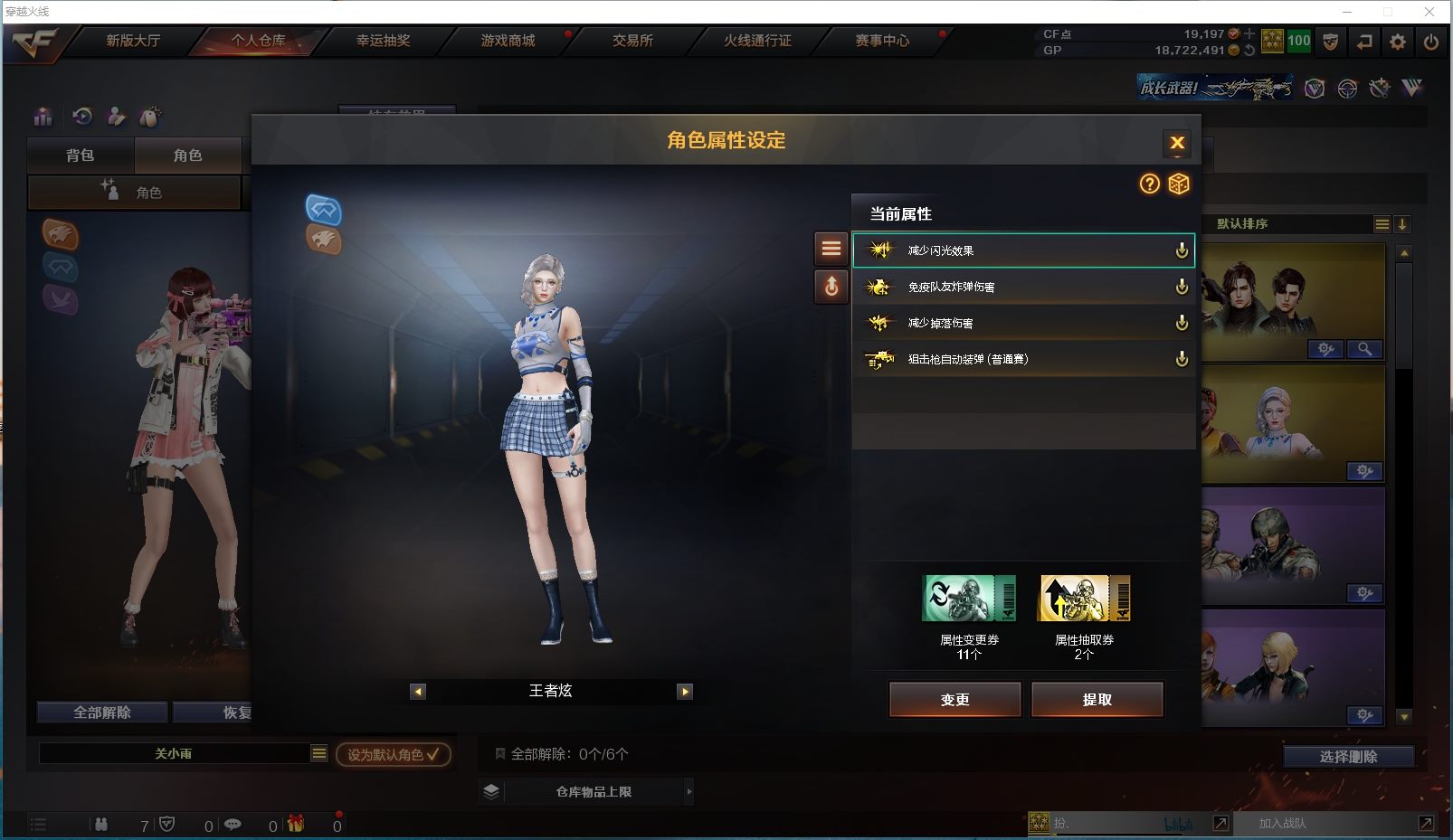Select the 狙击枪自动装弹 attribute row
1453x840 pixels.
click(1022, 359)
